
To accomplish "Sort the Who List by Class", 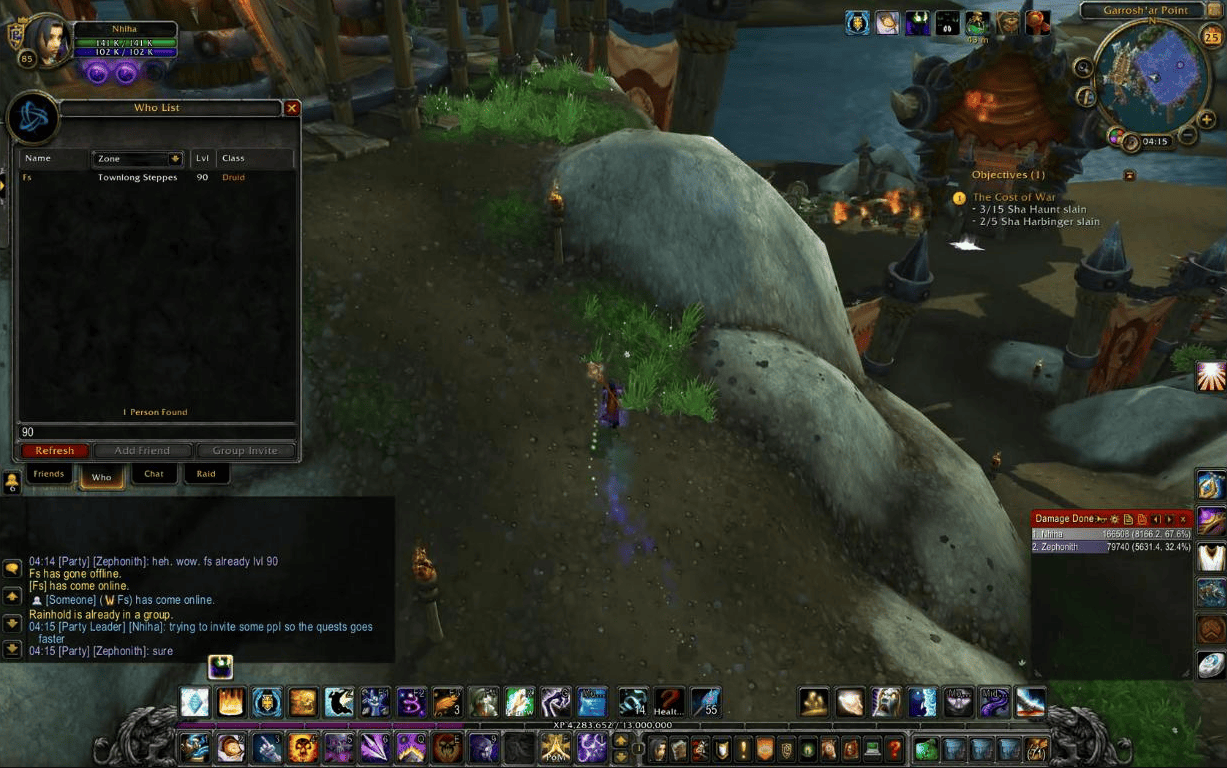I will [x=254, y=159].
